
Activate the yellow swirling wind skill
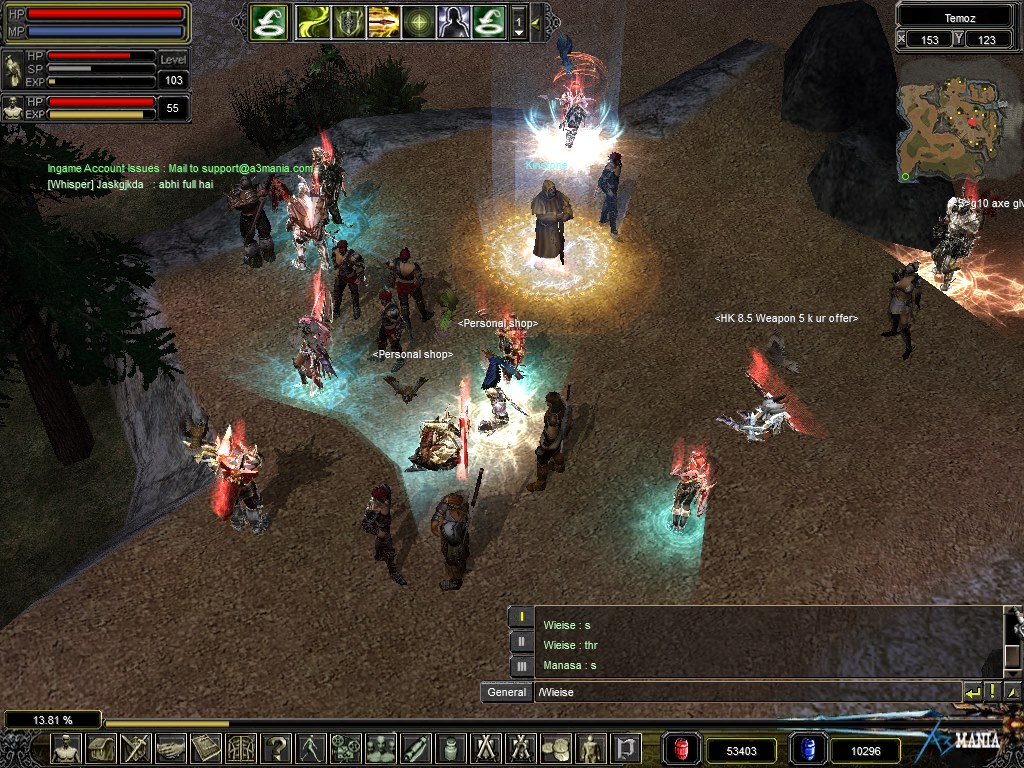[x=313, y=21]
